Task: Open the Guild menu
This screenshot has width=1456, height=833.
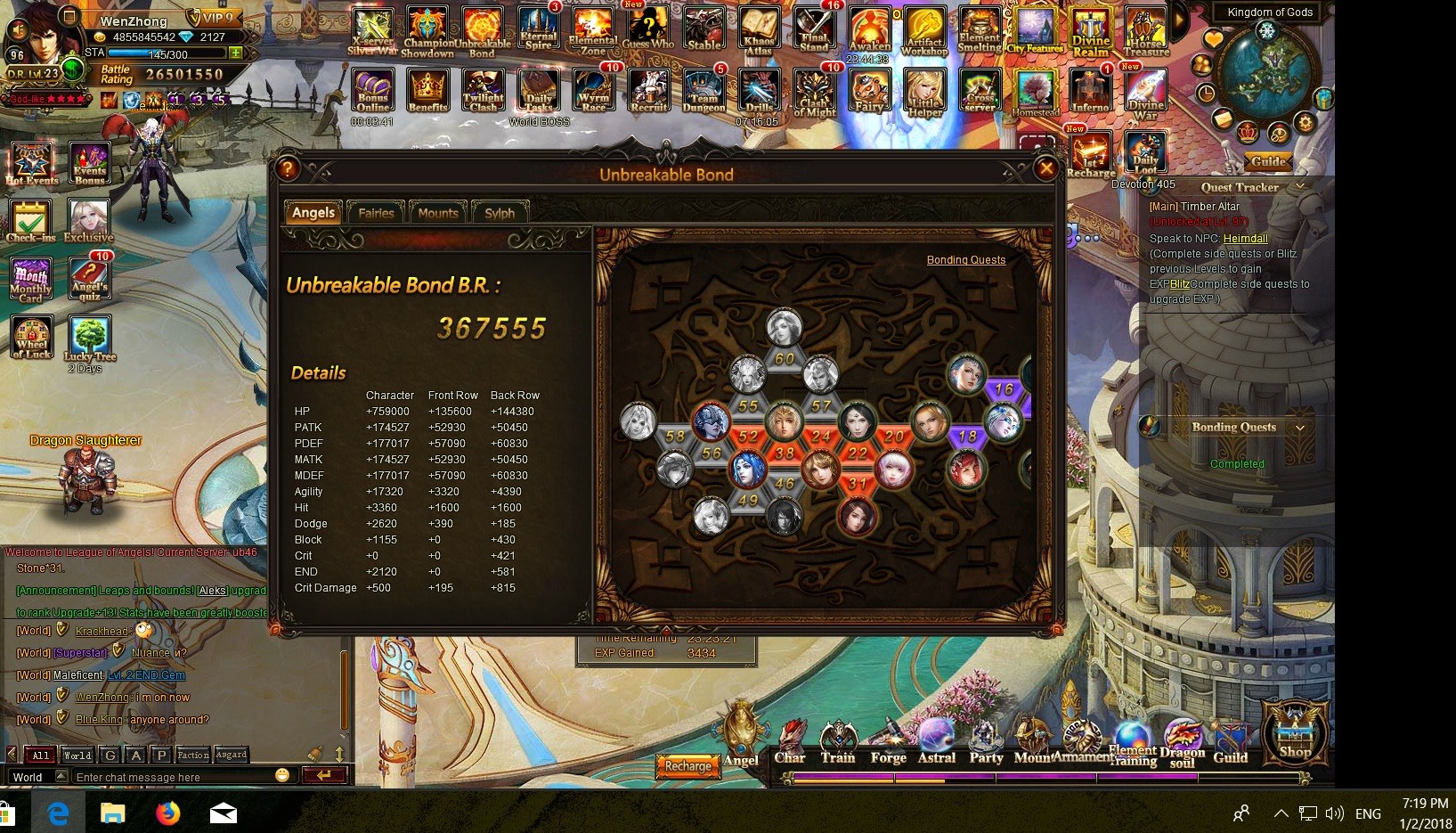Action: coord(1231,746)
